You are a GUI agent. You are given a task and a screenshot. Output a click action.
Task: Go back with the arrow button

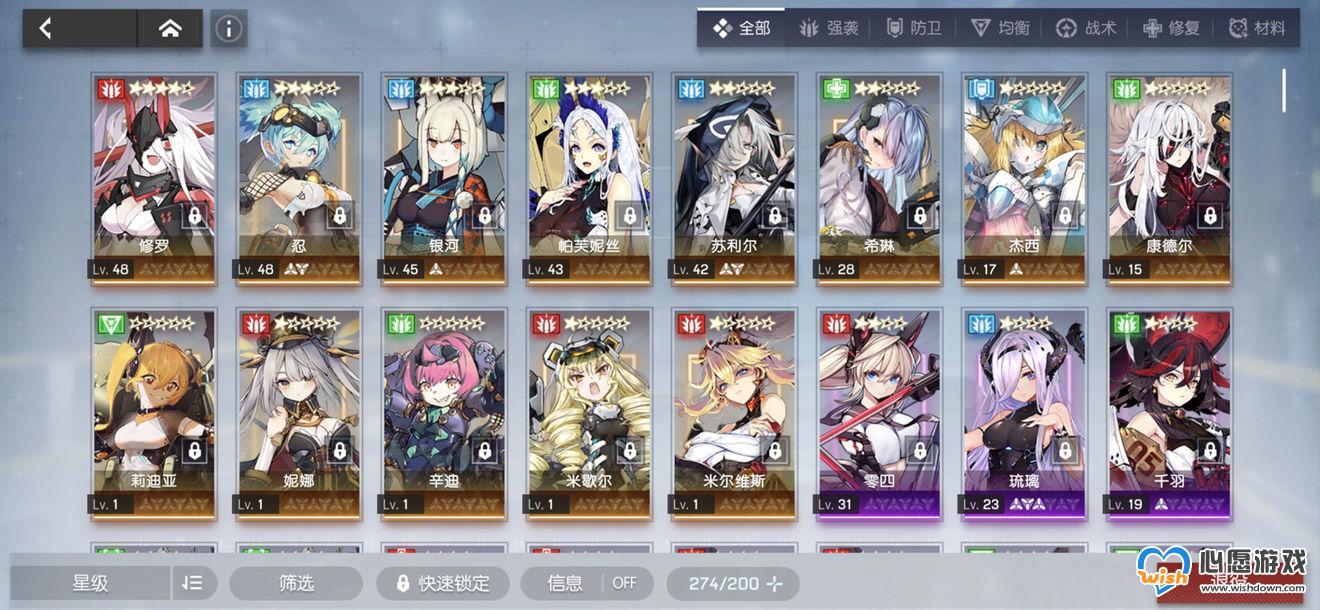coord(46,29)
